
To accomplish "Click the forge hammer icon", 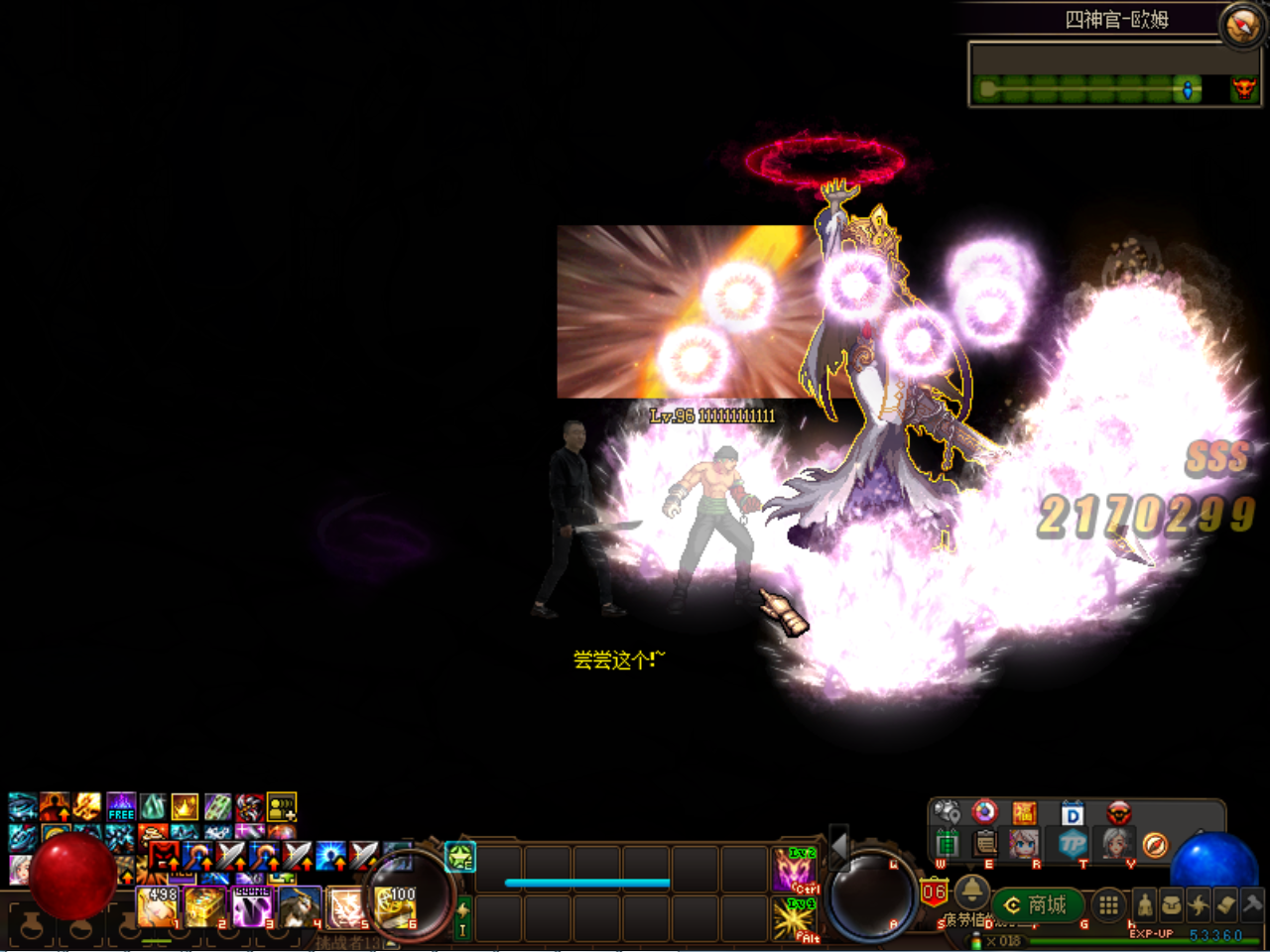I will point(1251,904).
